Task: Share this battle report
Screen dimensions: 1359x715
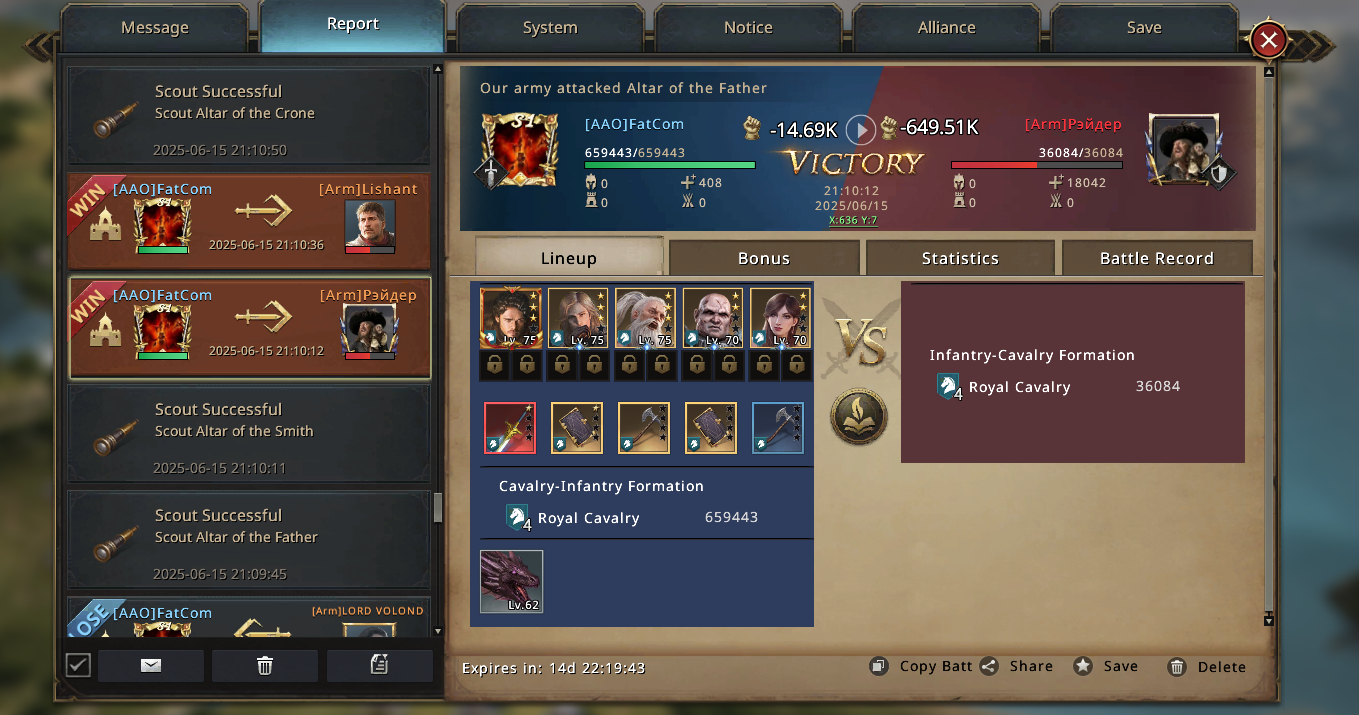Action: pos(1017,666)
